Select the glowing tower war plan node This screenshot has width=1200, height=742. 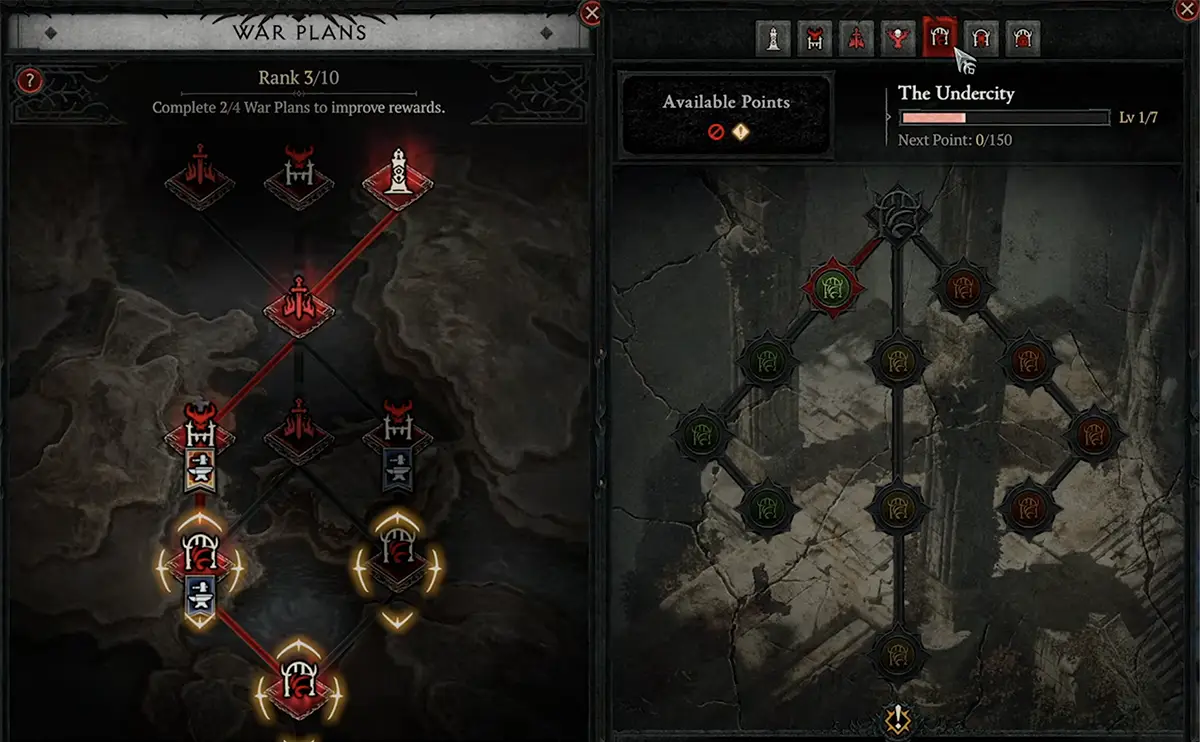pyautogui.click(x=398, y=178)
